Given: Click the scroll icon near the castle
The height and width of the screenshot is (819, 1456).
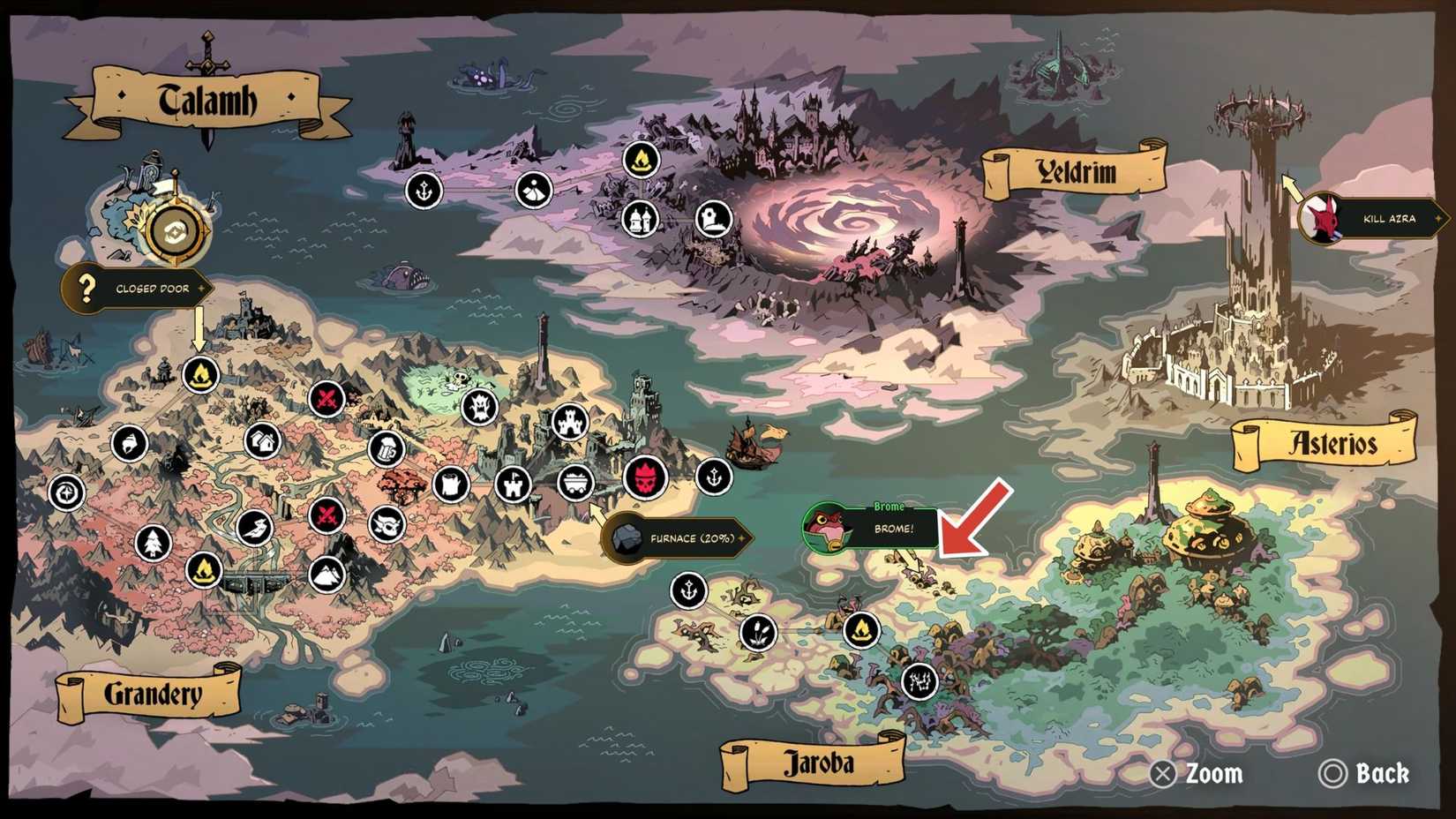Looking at the screenshot, I should click(x=451, y=485).
